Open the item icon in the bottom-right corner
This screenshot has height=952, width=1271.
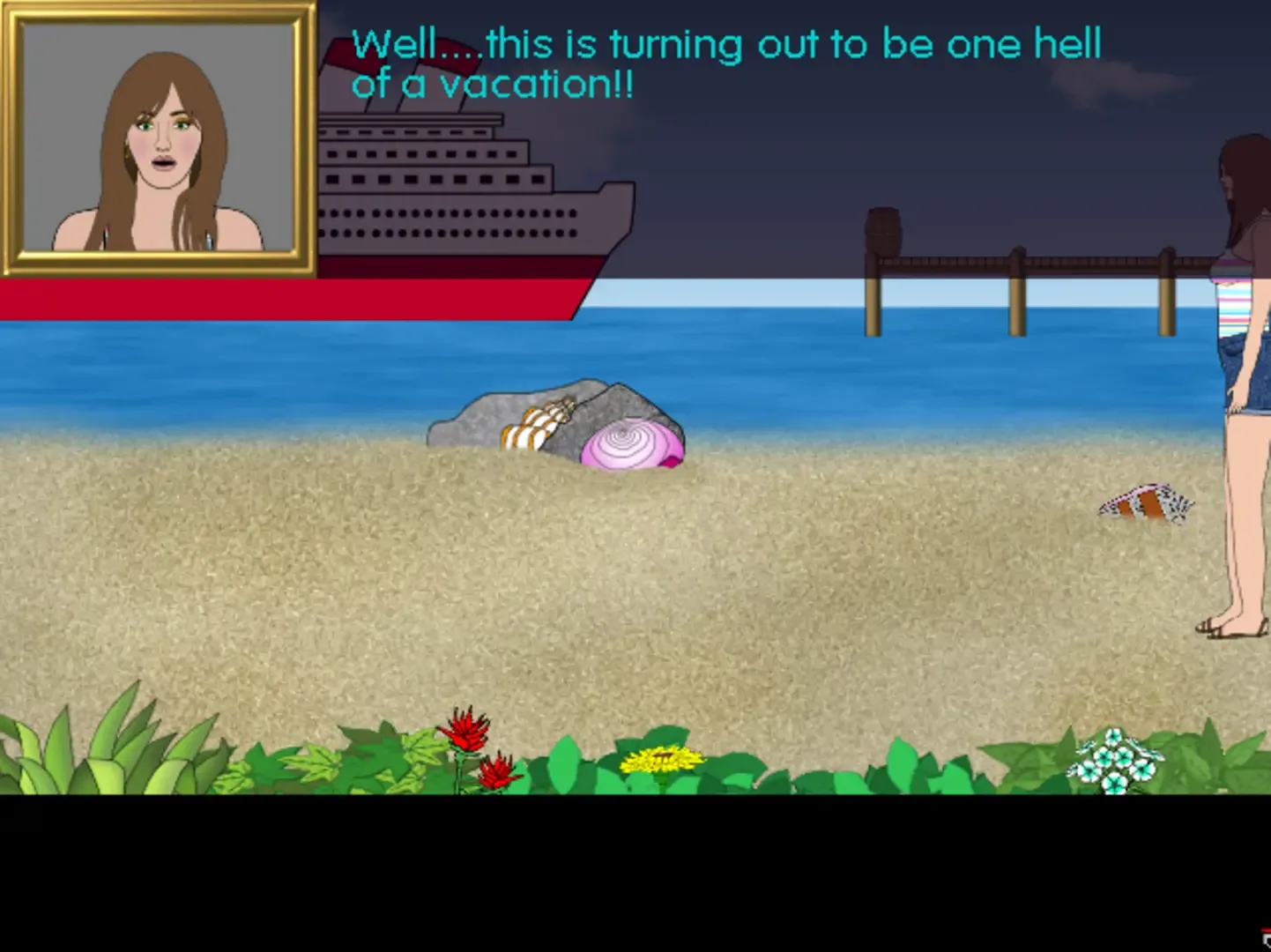pos(1267,943)
